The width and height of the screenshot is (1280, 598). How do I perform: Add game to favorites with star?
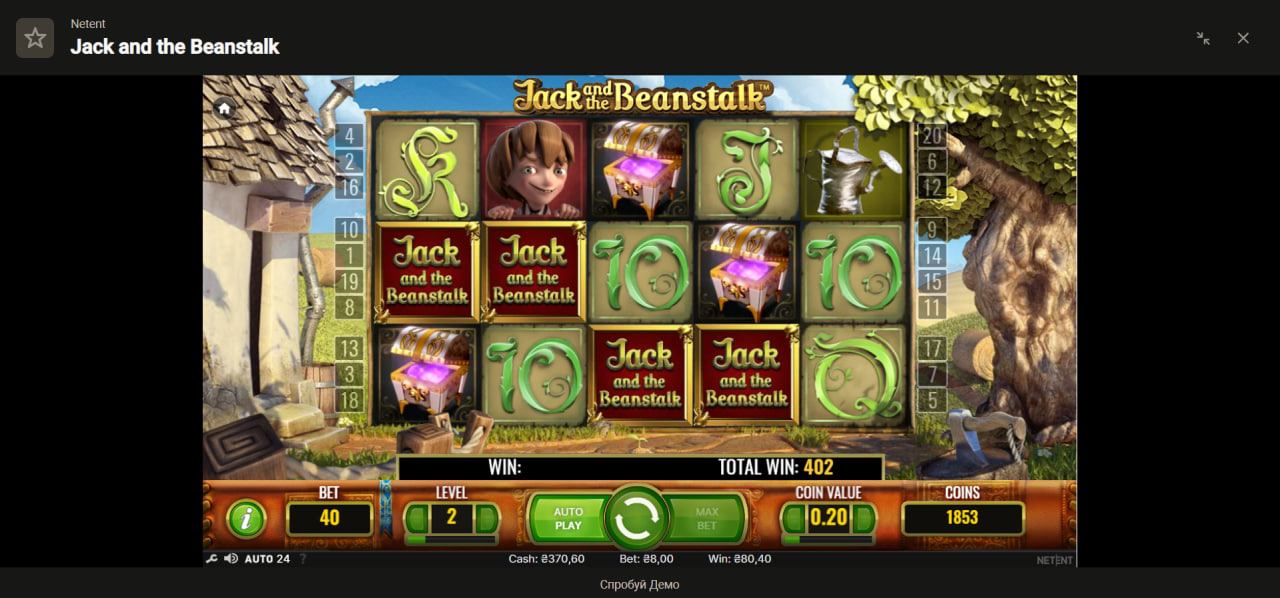35,38
